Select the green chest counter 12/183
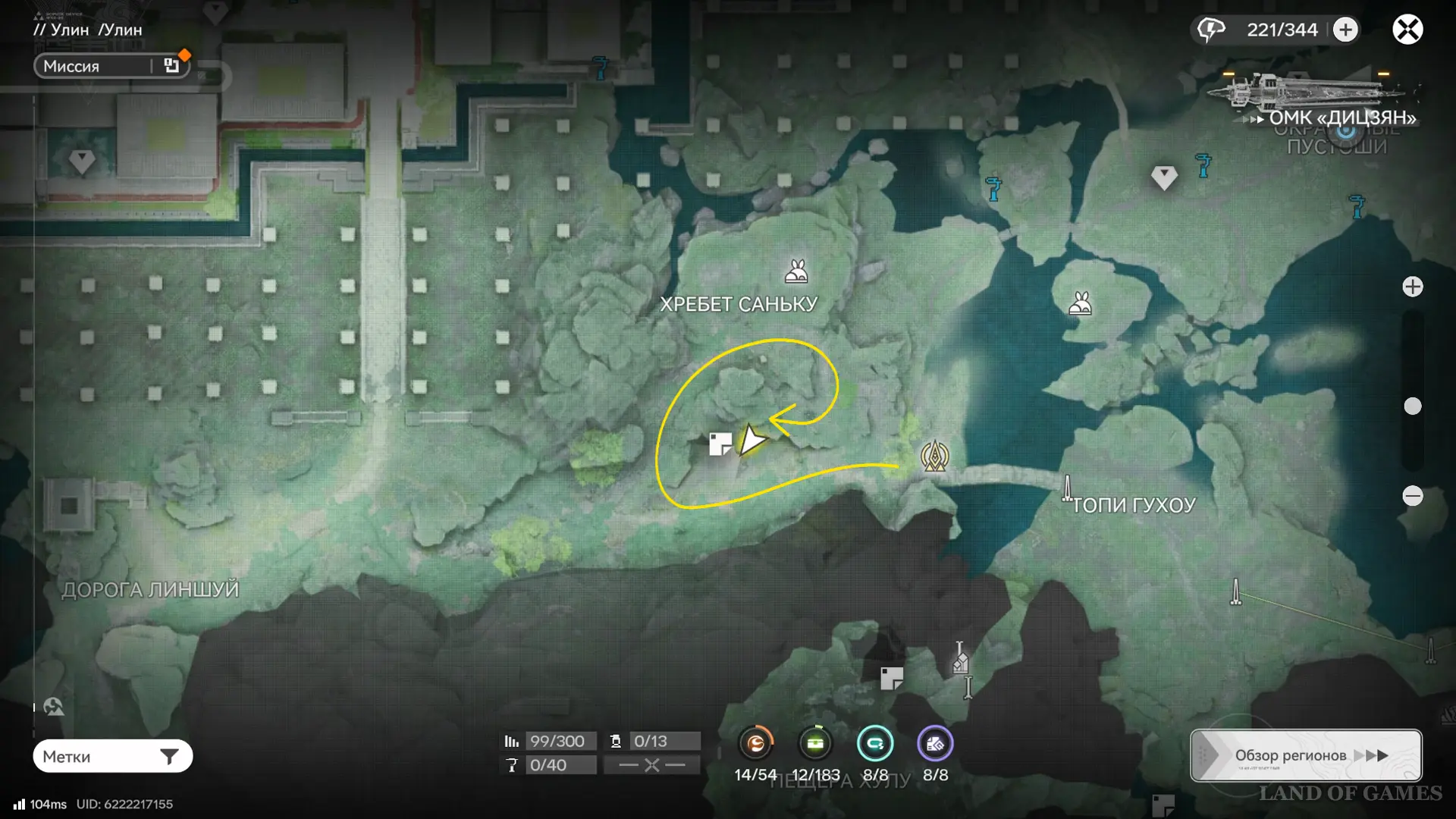This screenshot has height=819, width=1456. pyautogui.click(x=815, y=744)
